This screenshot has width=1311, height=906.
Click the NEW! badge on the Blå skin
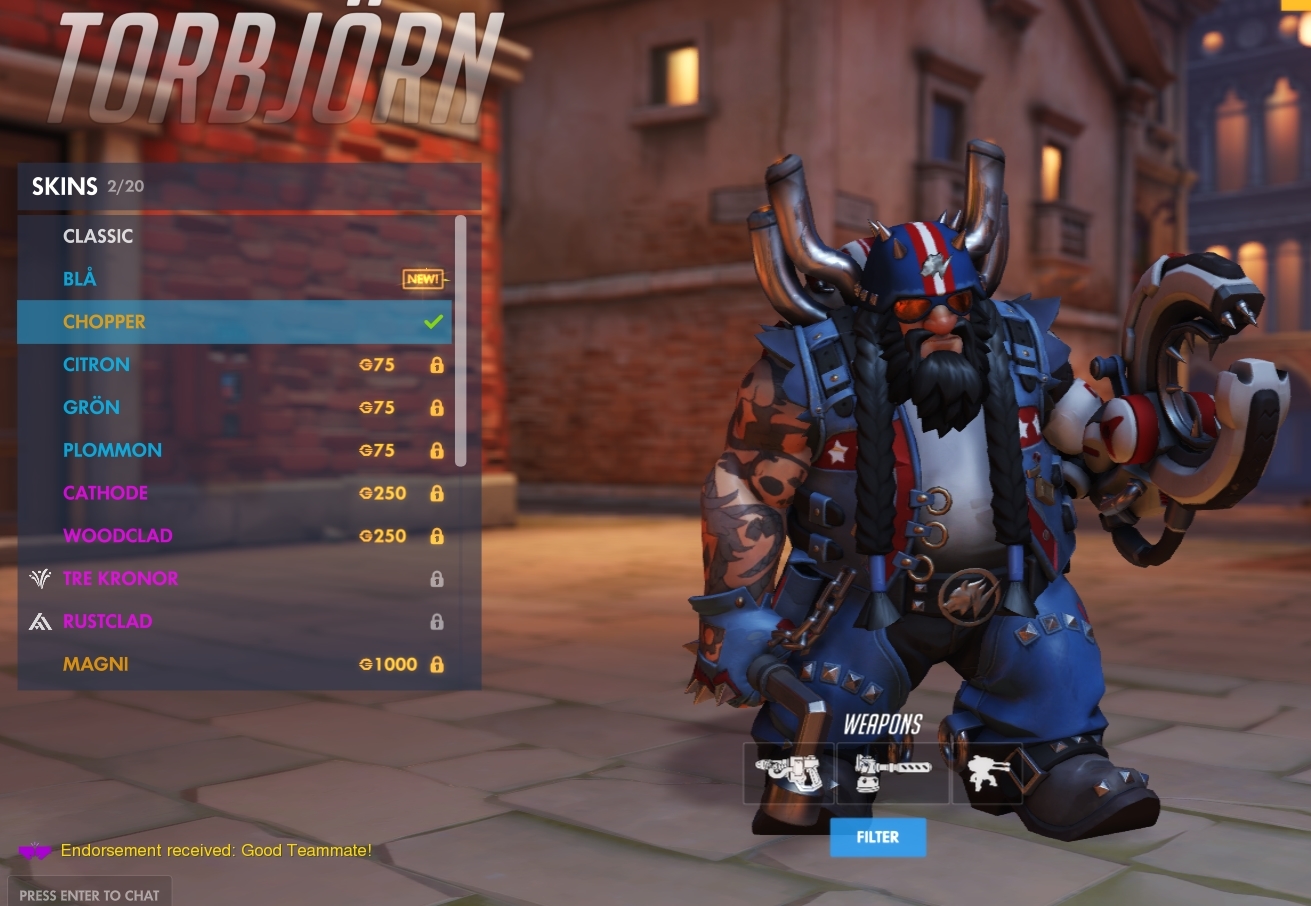tap(422, 280)
